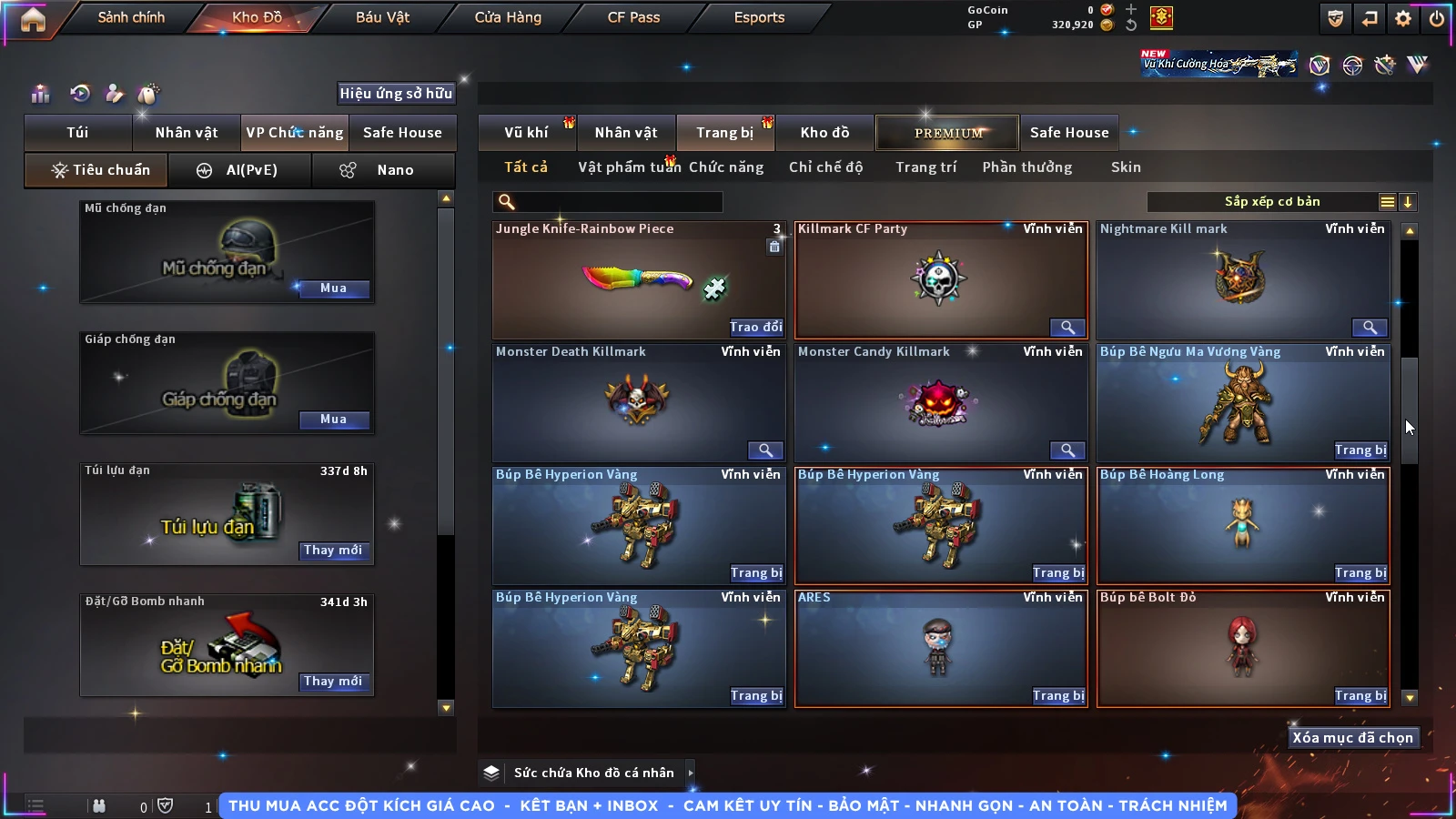Open the Sắp xếp cơ bản sort dropdown

[1271, 202]
